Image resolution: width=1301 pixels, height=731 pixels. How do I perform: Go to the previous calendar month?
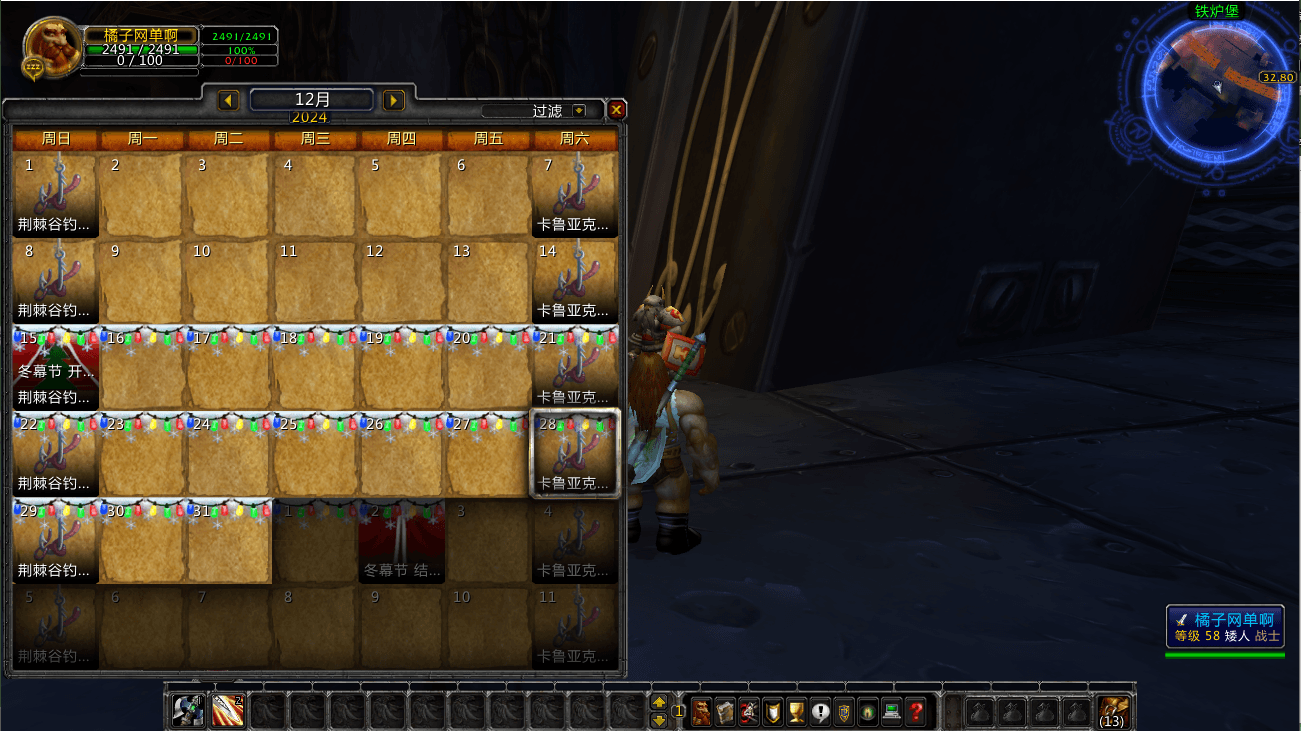point(228,100)
